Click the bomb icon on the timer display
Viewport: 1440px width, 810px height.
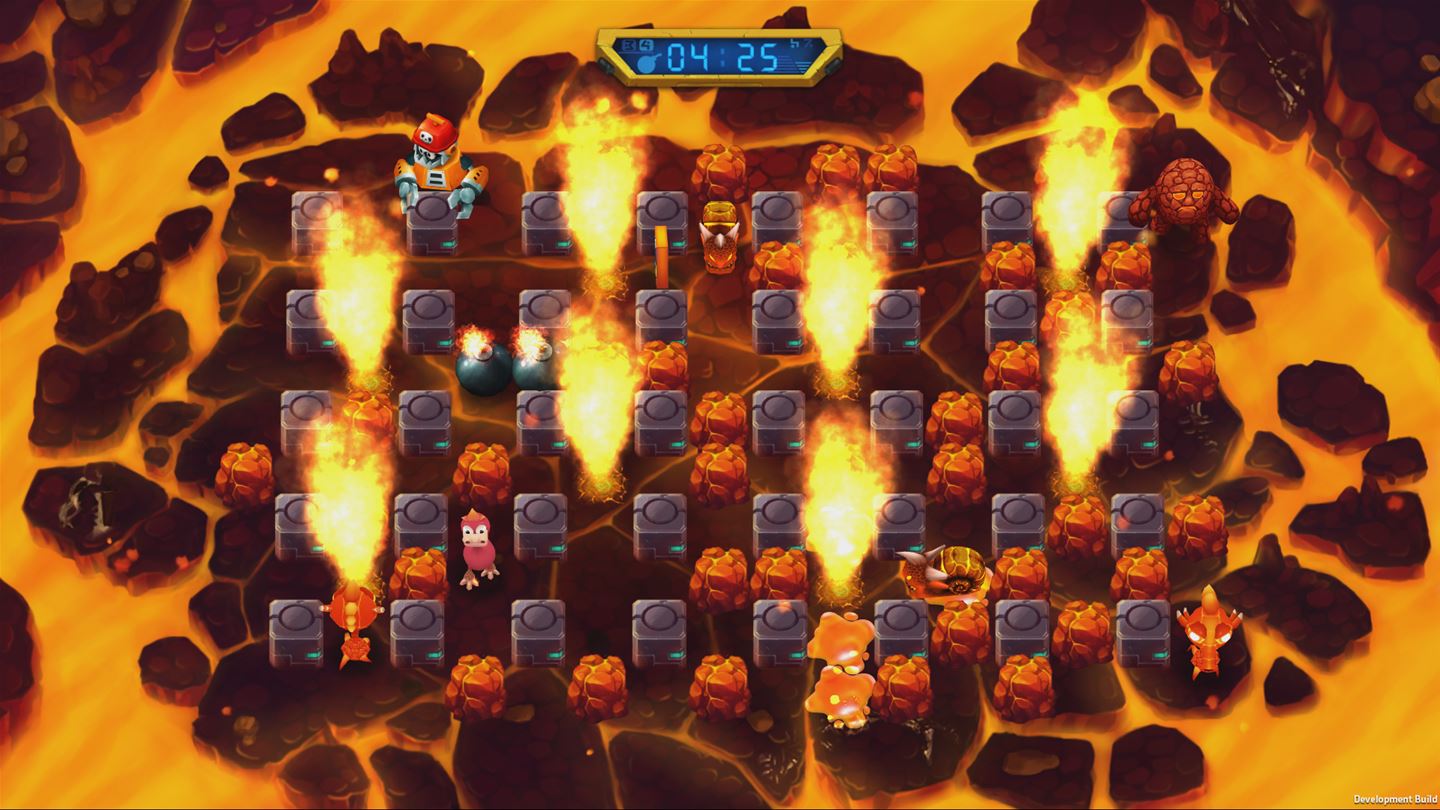[647, 62]
